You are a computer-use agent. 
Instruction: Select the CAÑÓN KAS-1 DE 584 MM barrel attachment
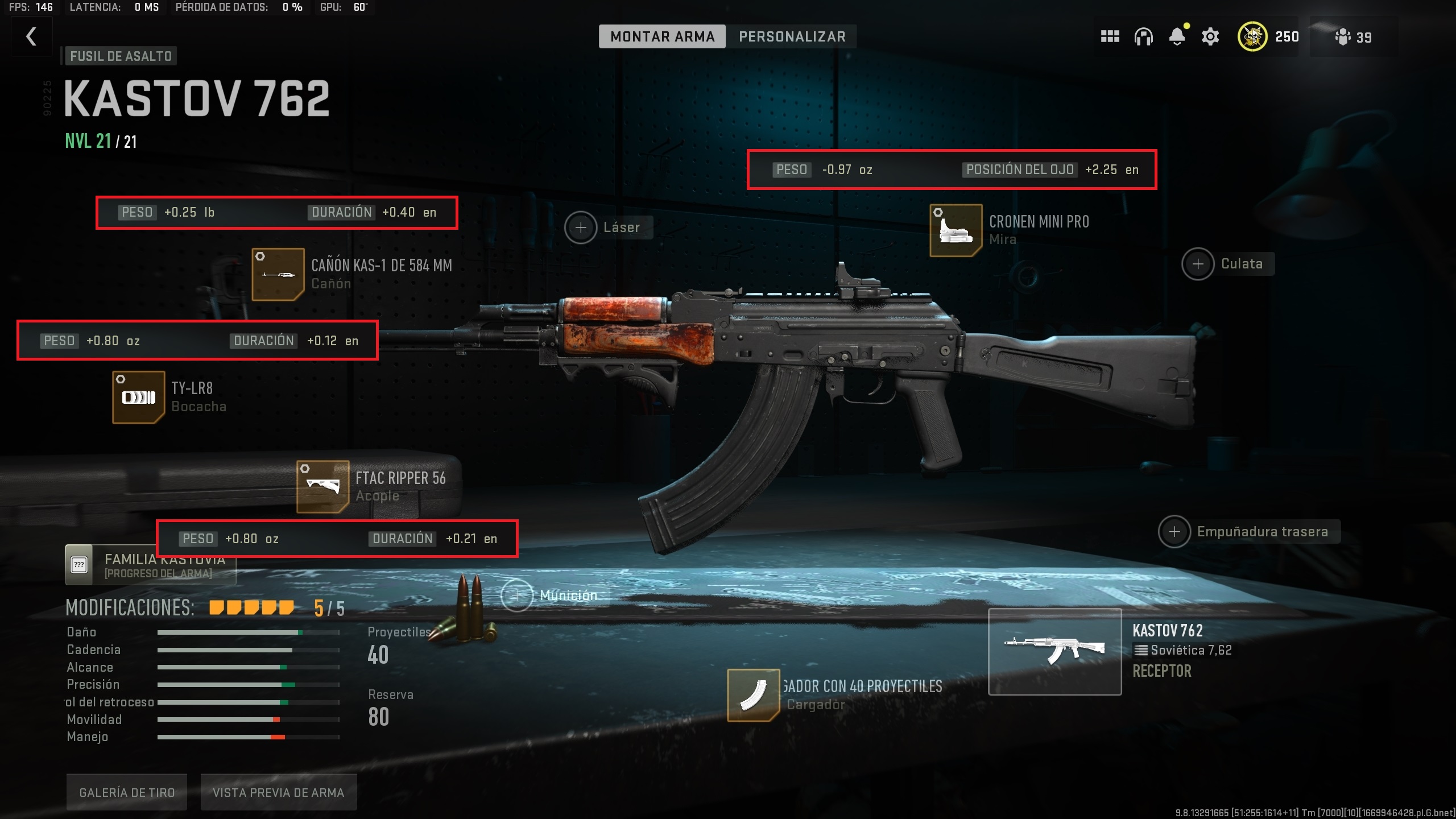coord(277,274)
